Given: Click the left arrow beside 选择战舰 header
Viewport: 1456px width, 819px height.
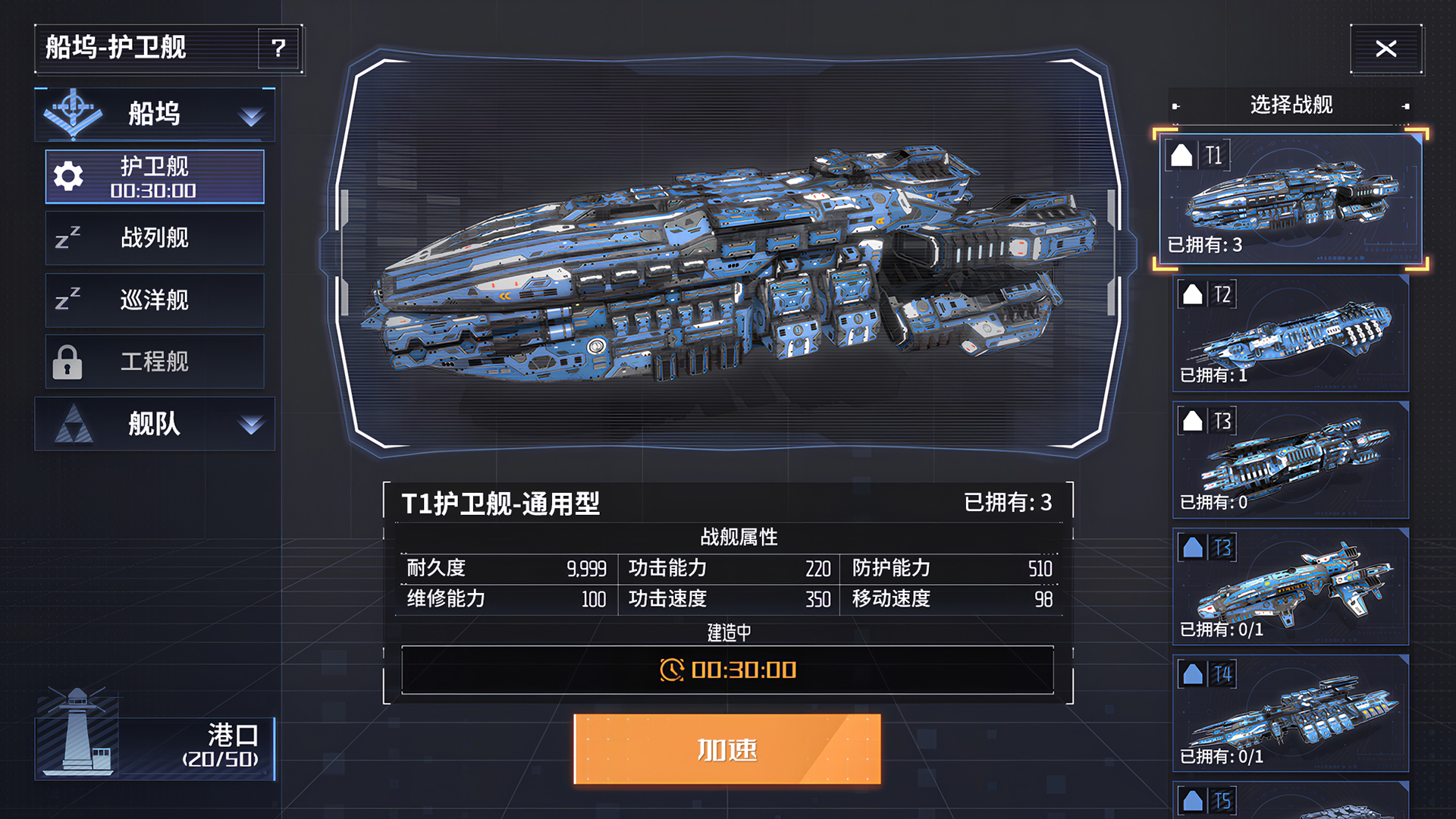Looking at the screenshot, I should pyautogui.click(x=1178, y=106).
